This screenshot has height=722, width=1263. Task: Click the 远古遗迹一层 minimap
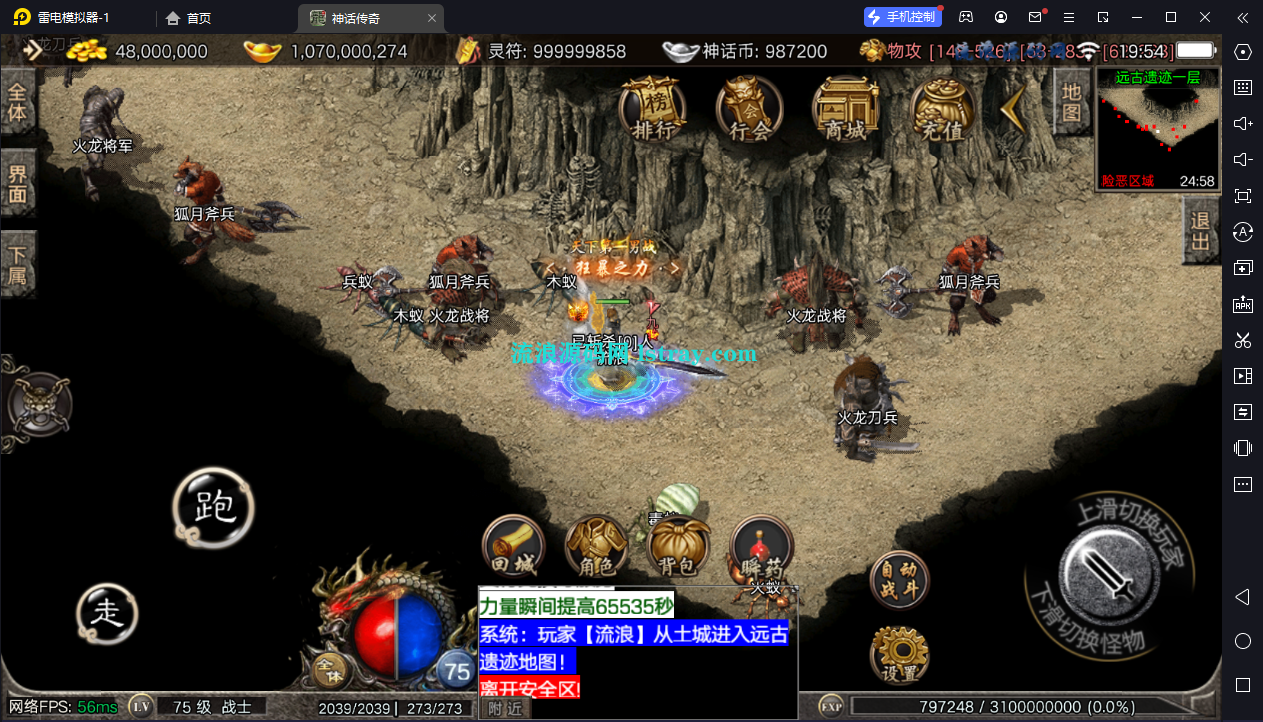pyautogui.click(x=1158, y=128)
